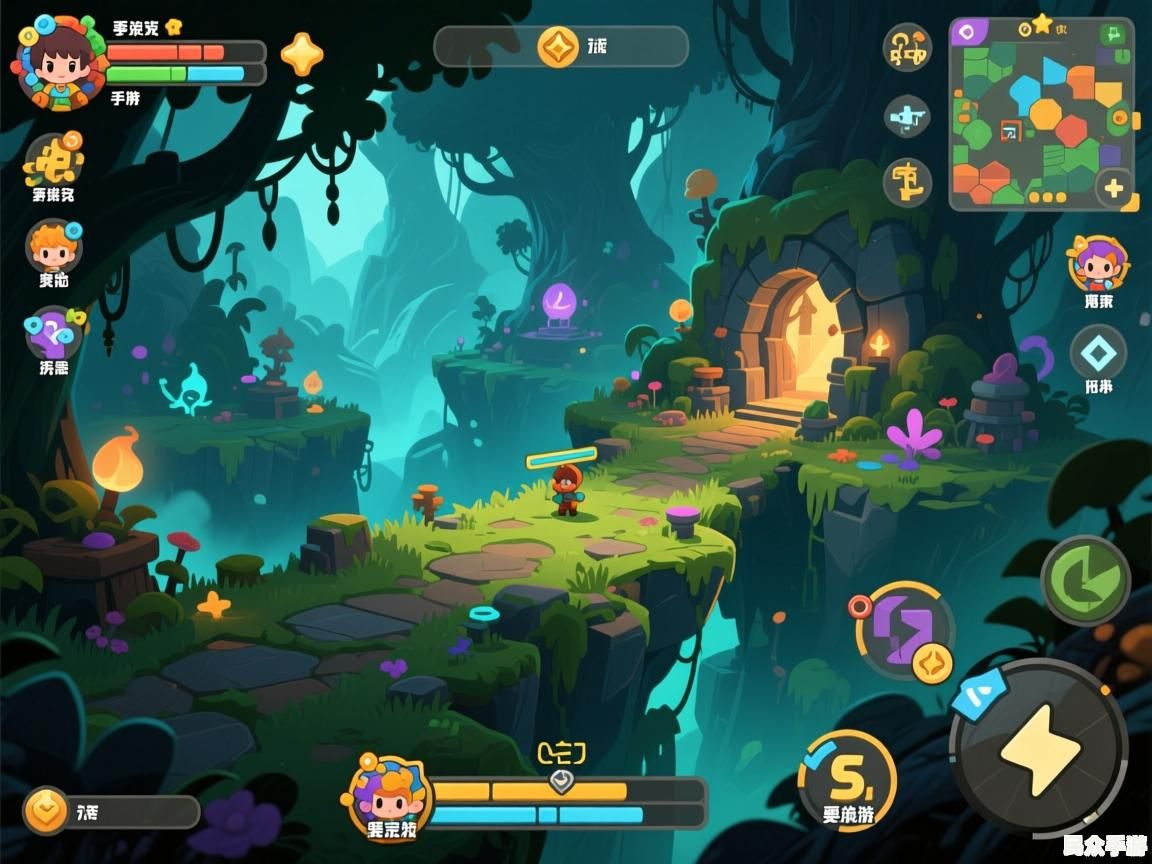Open the bottom-left gold coin button
1152x864 pixels.
pos(47,810)
